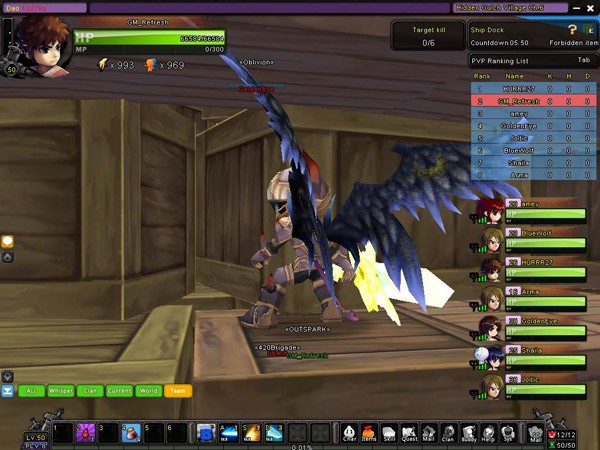The height and width of the screenshot is (450, 600).
Task: Select amey's party member portrait
Action: point(490,211)
